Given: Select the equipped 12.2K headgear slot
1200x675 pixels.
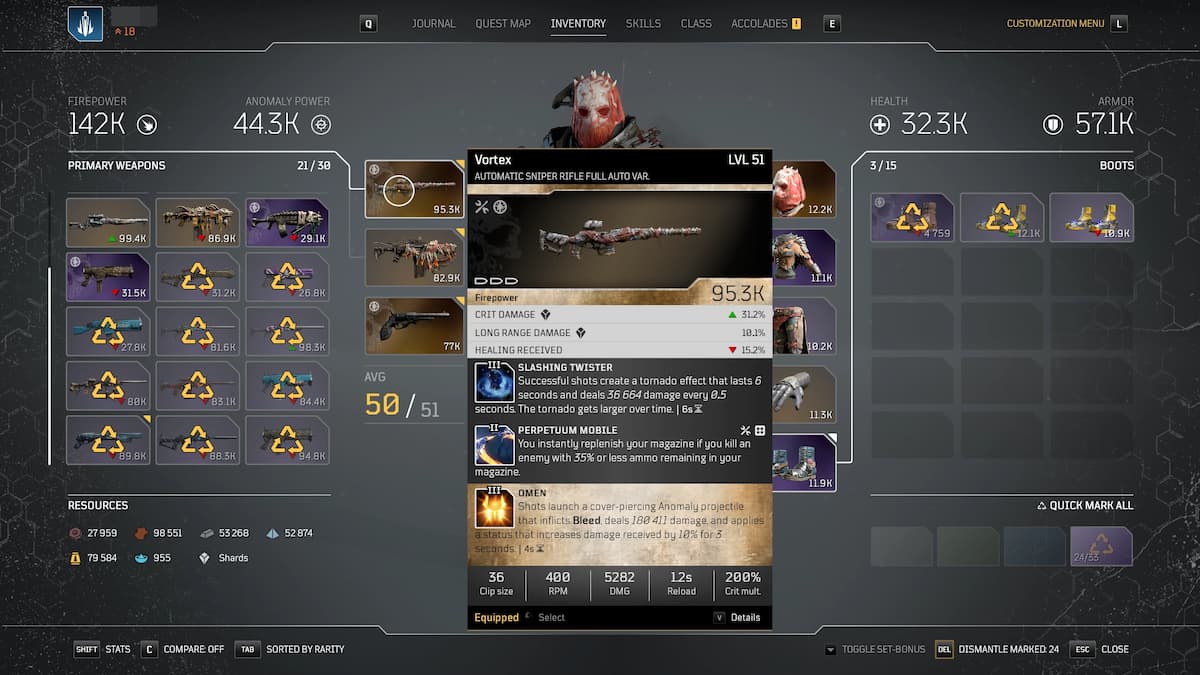Looking at the screenshot, I should click(x=804, y=190).
